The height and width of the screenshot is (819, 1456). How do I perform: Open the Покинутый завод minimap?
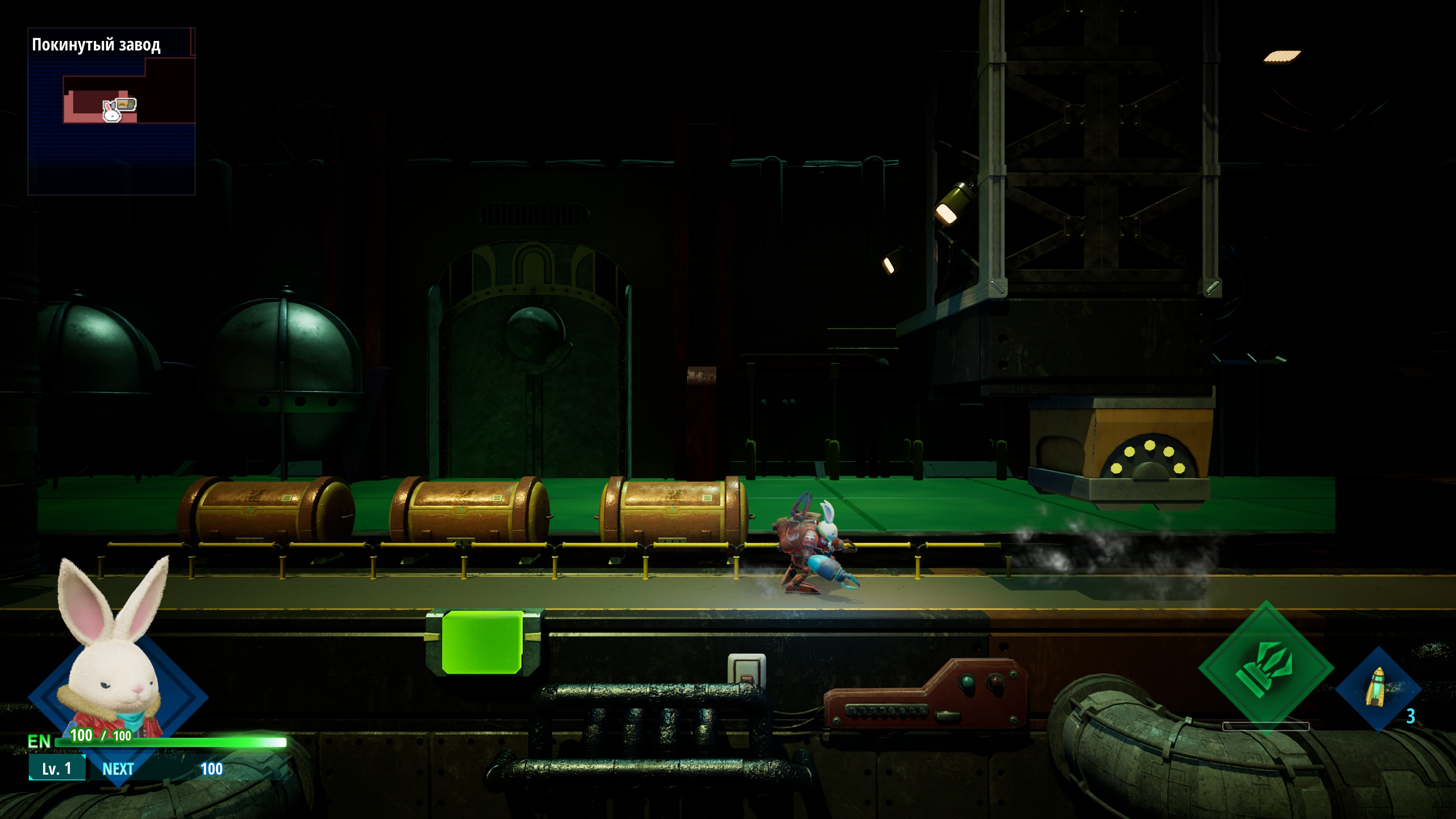click(111, 111)
